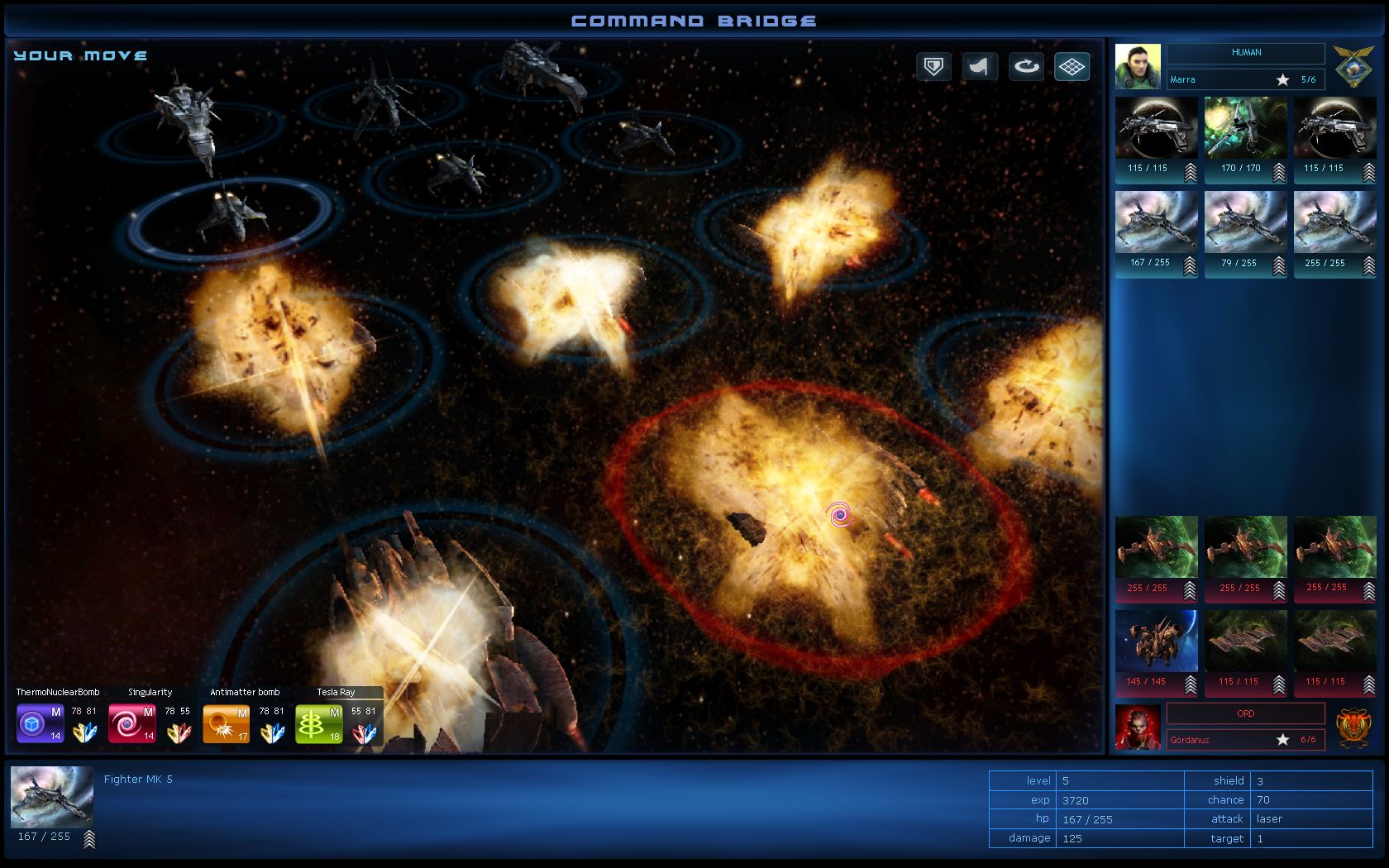Click the end turn rotation icon

(1025, 66)
